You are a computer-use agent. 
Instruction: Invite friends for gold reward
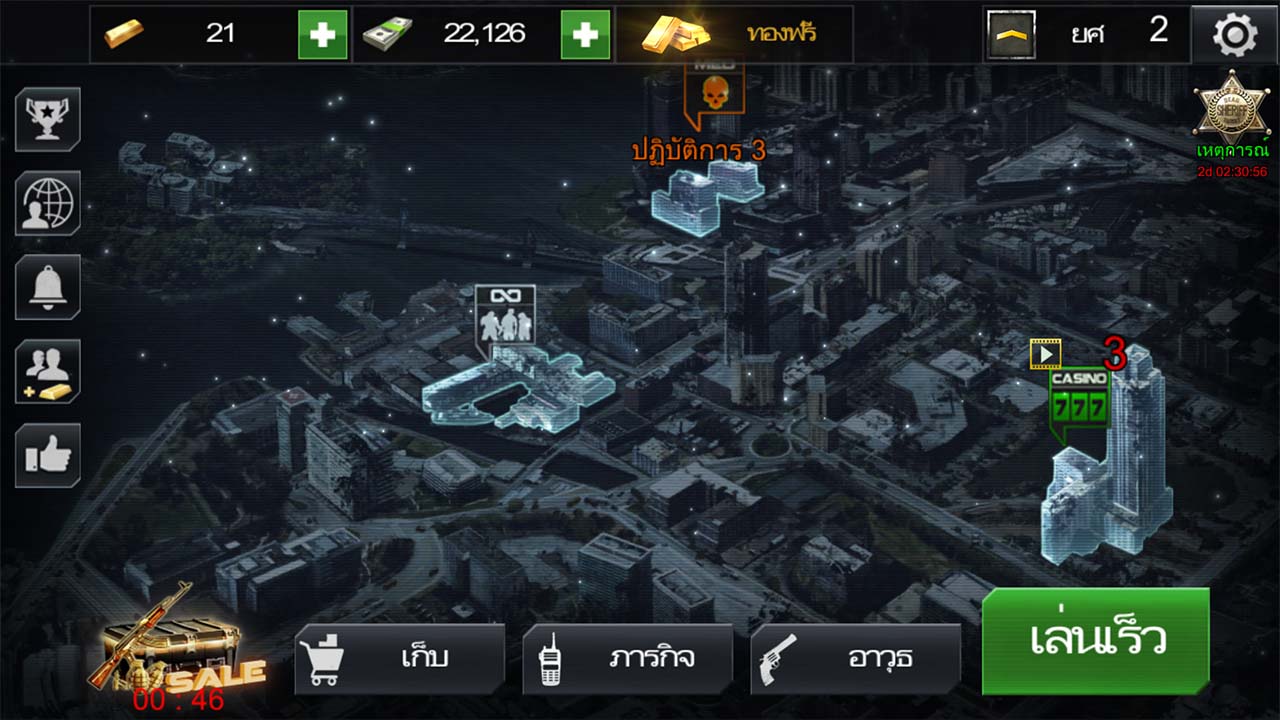(48, 371)
